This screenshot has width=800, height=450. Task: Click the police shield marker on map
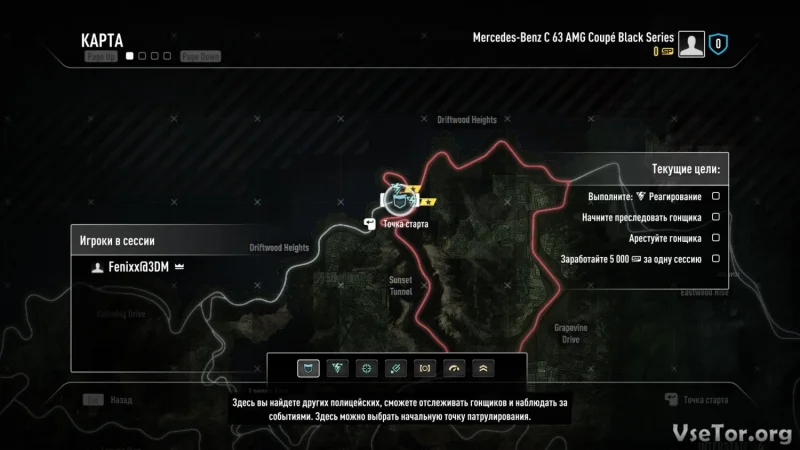point(400,203)
